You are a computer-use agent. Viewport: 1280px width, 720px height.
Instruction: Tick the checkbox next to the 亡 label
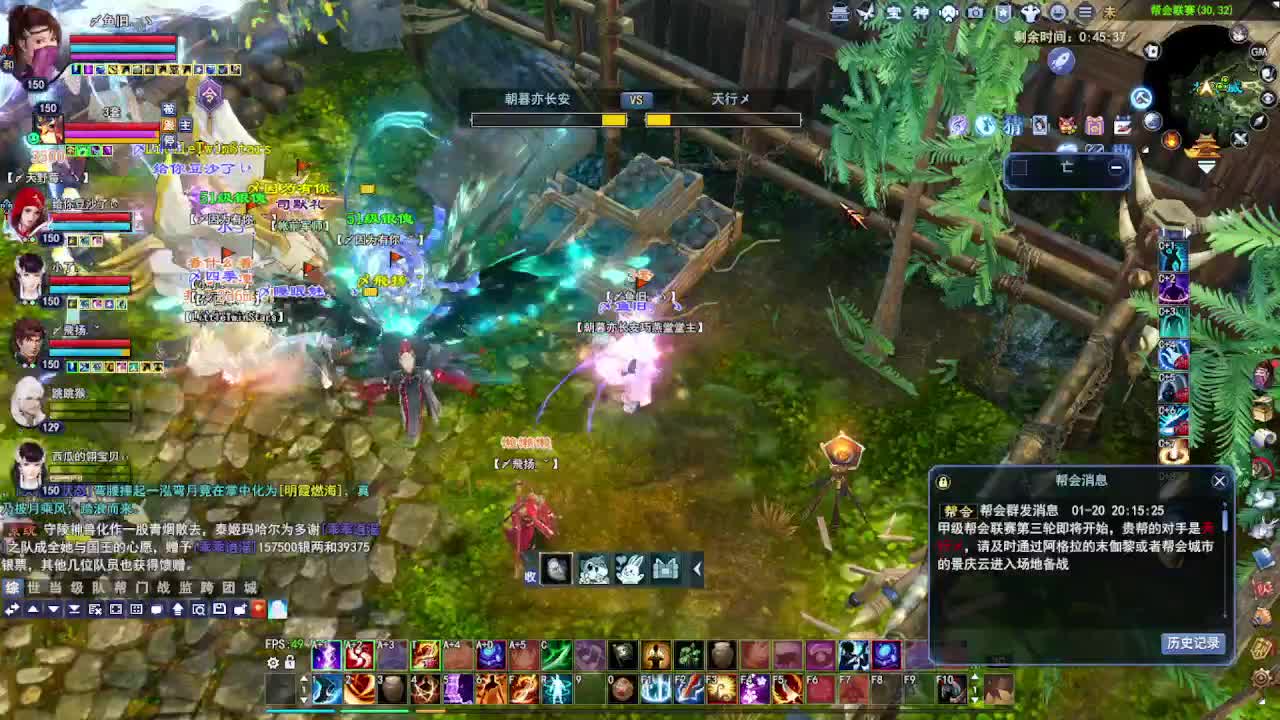(1020, 166)
